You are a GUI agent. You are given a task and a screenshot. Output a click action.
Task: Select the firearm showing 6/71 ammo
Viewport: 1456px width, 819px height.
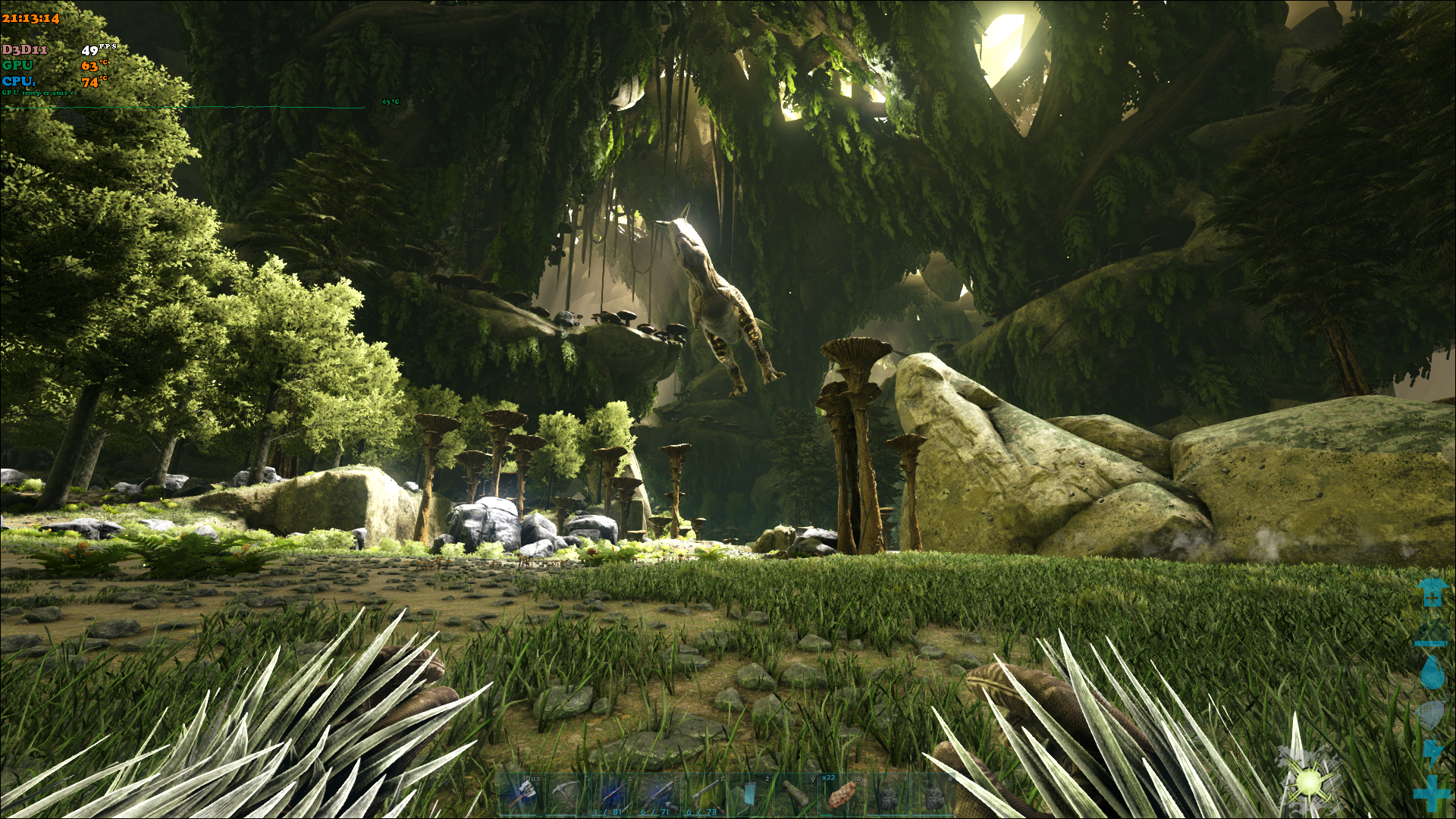pos(658,794)
